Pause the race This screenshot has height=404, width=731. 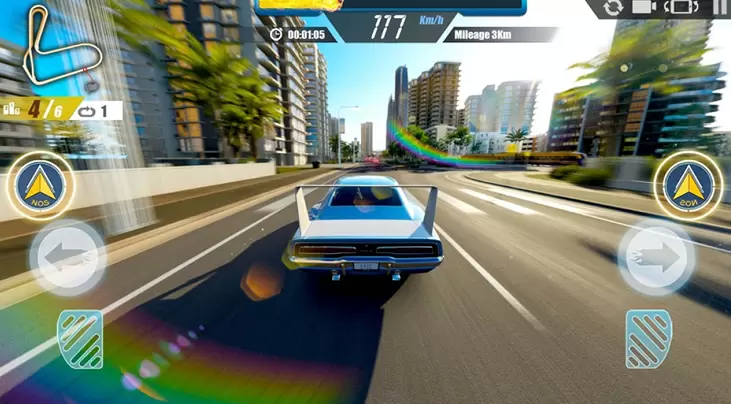720,8
